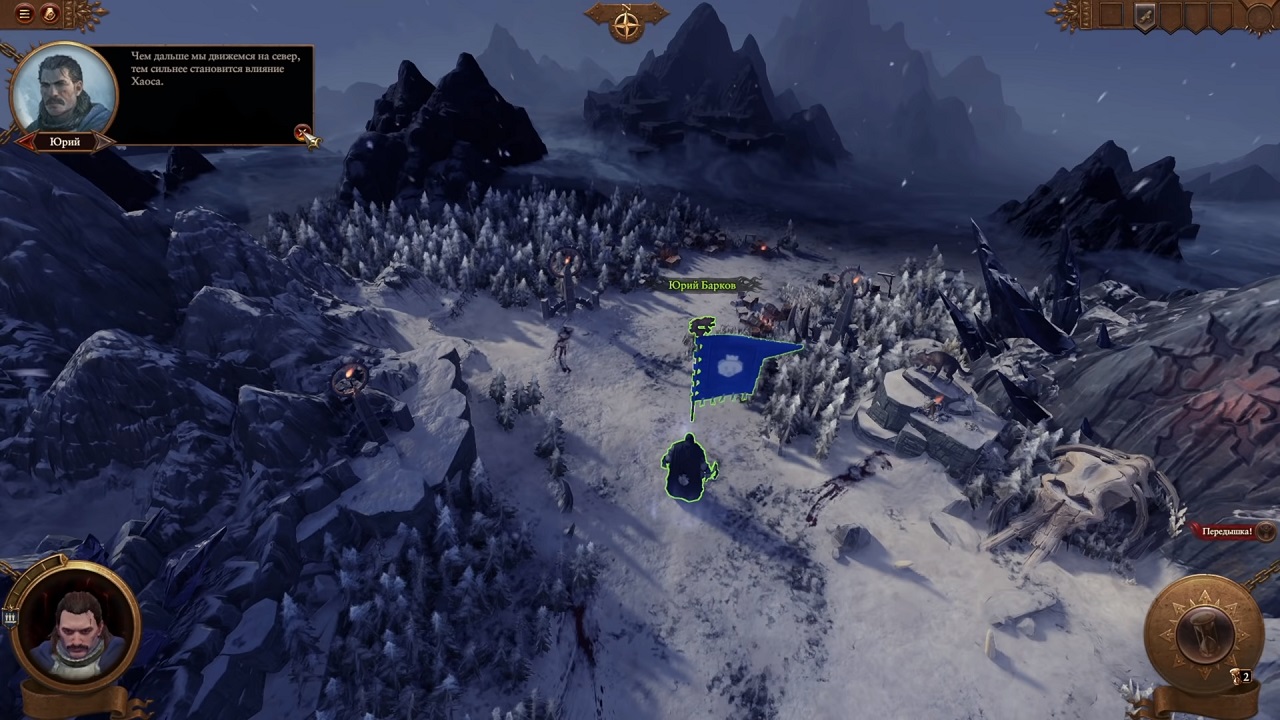1280x720 pixels.
Task: Dismiss Yuri's dialogue box
Action: pos(302,132)
